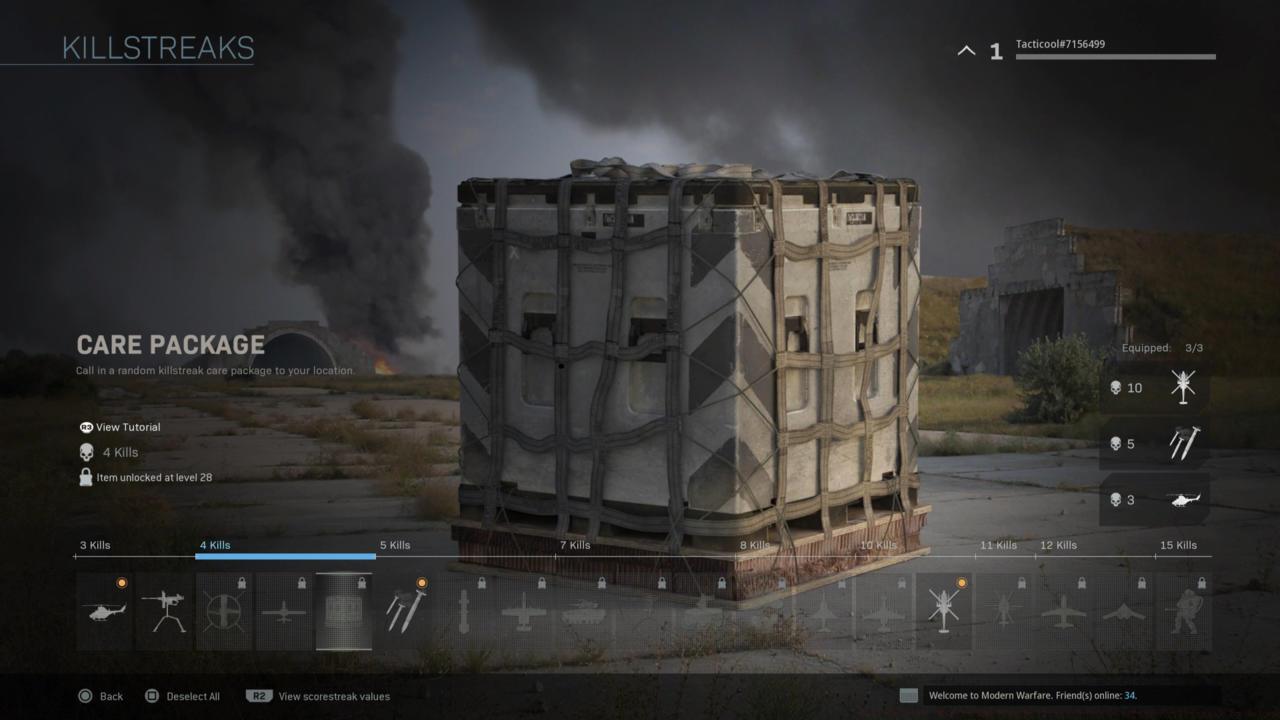Open the 15 Kills killstreak section
The image size is (1280, 720).
(1178, 545)
